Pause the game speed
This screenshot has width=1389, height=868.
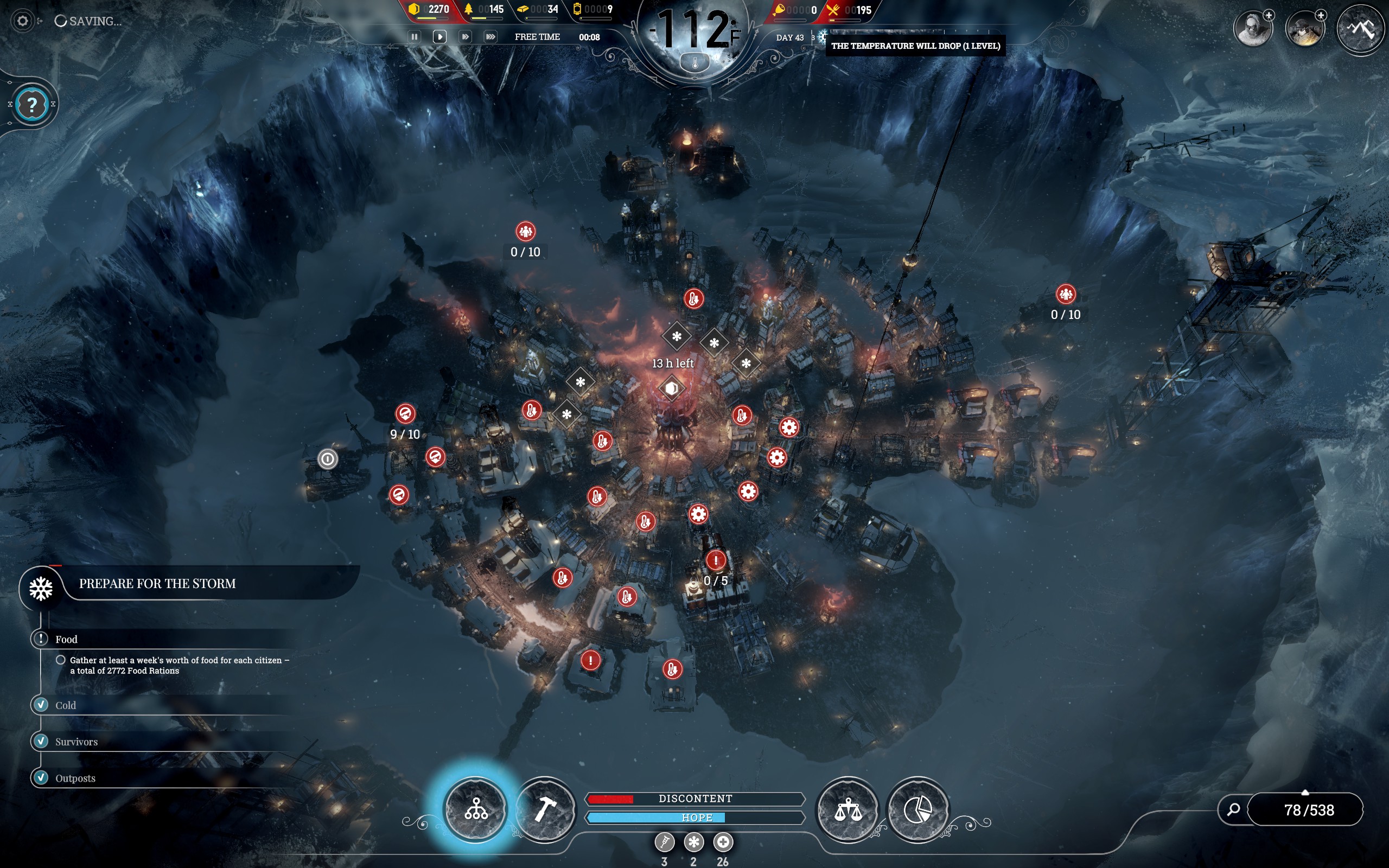click(x=414, y=37)
